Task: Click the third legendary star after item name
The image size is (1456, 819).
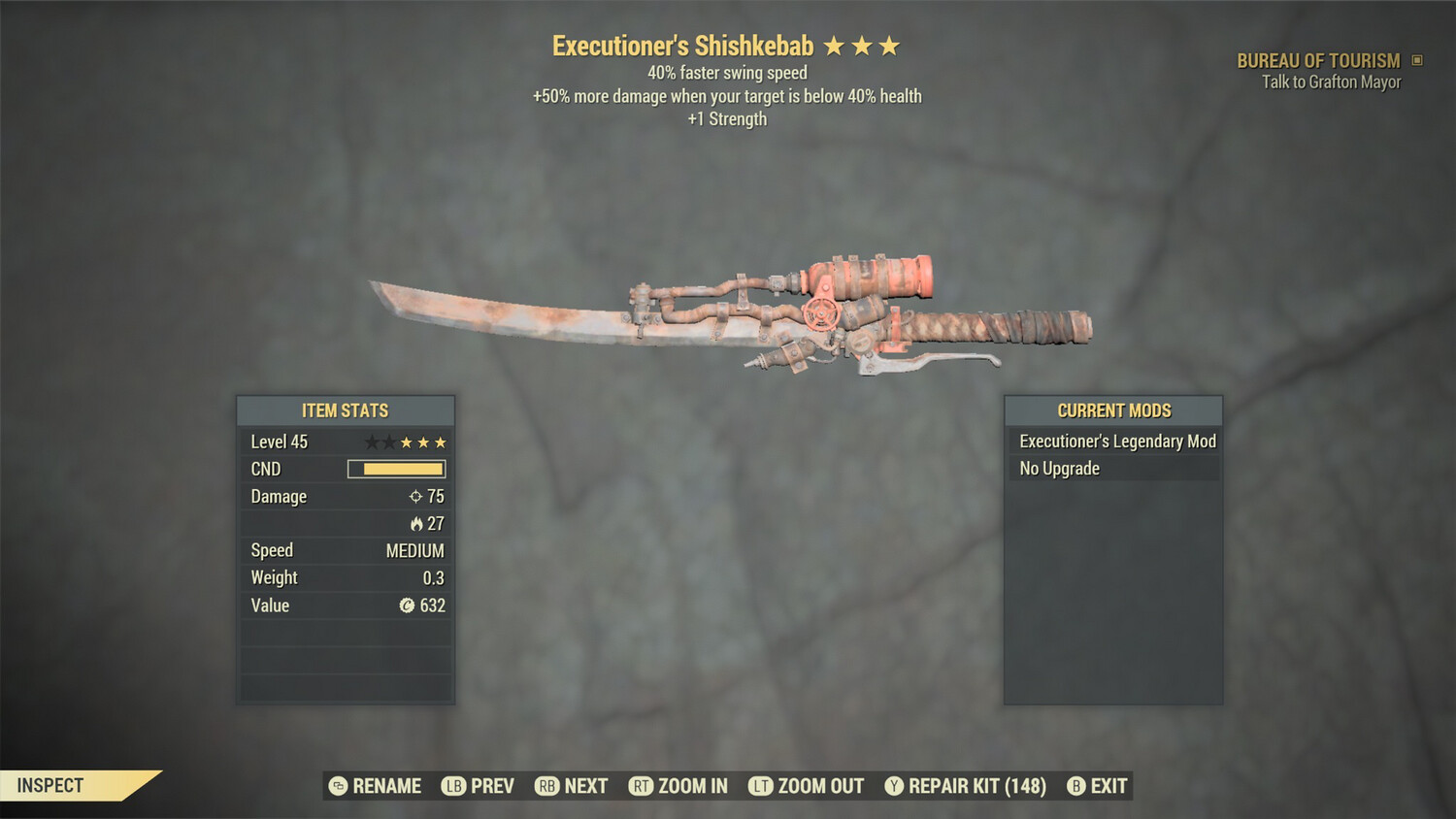Action: point(891,45)
